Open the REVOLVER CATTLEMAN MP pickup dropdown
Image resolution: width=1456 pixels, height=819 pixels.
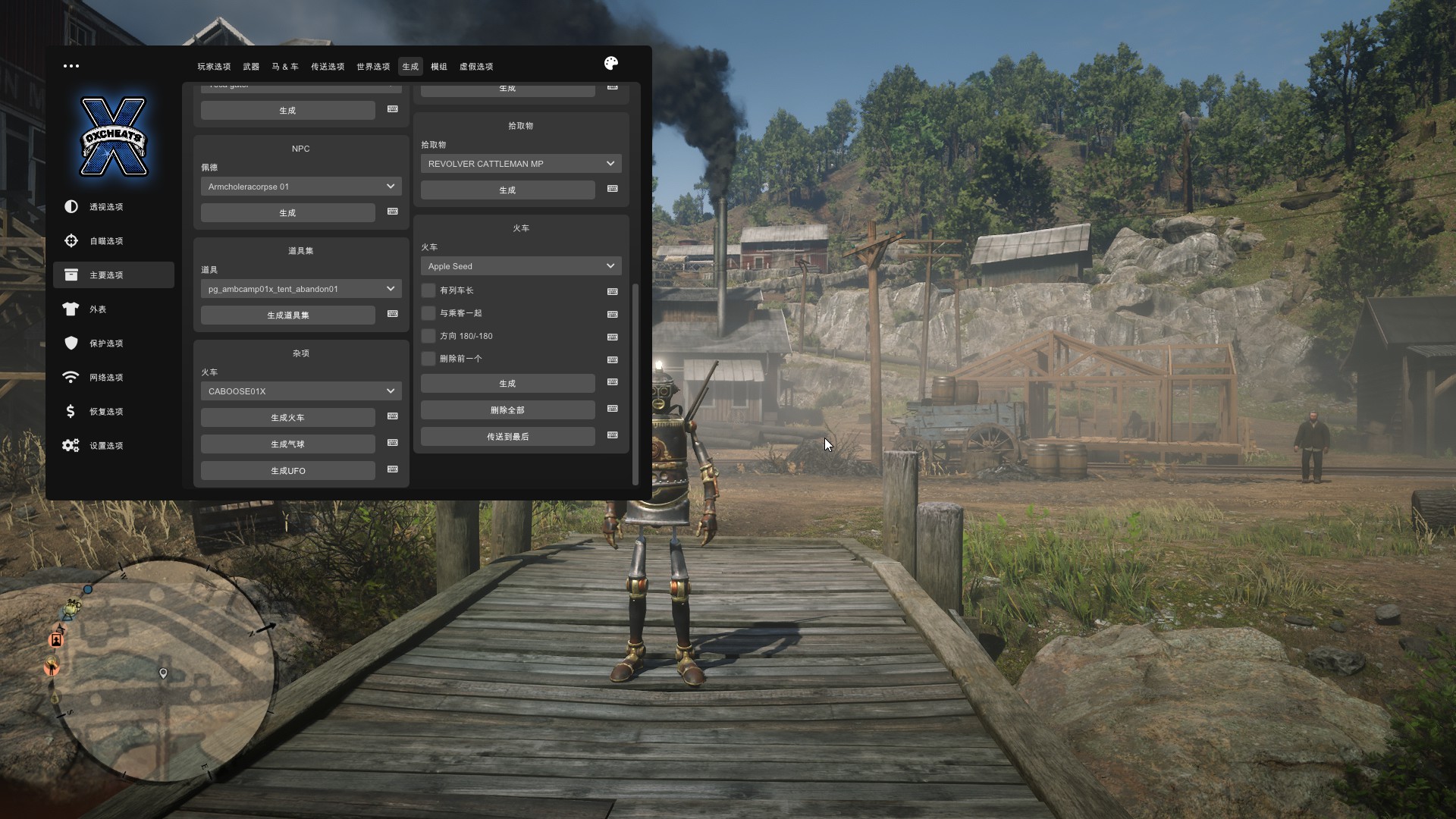(x=521, y=164)
